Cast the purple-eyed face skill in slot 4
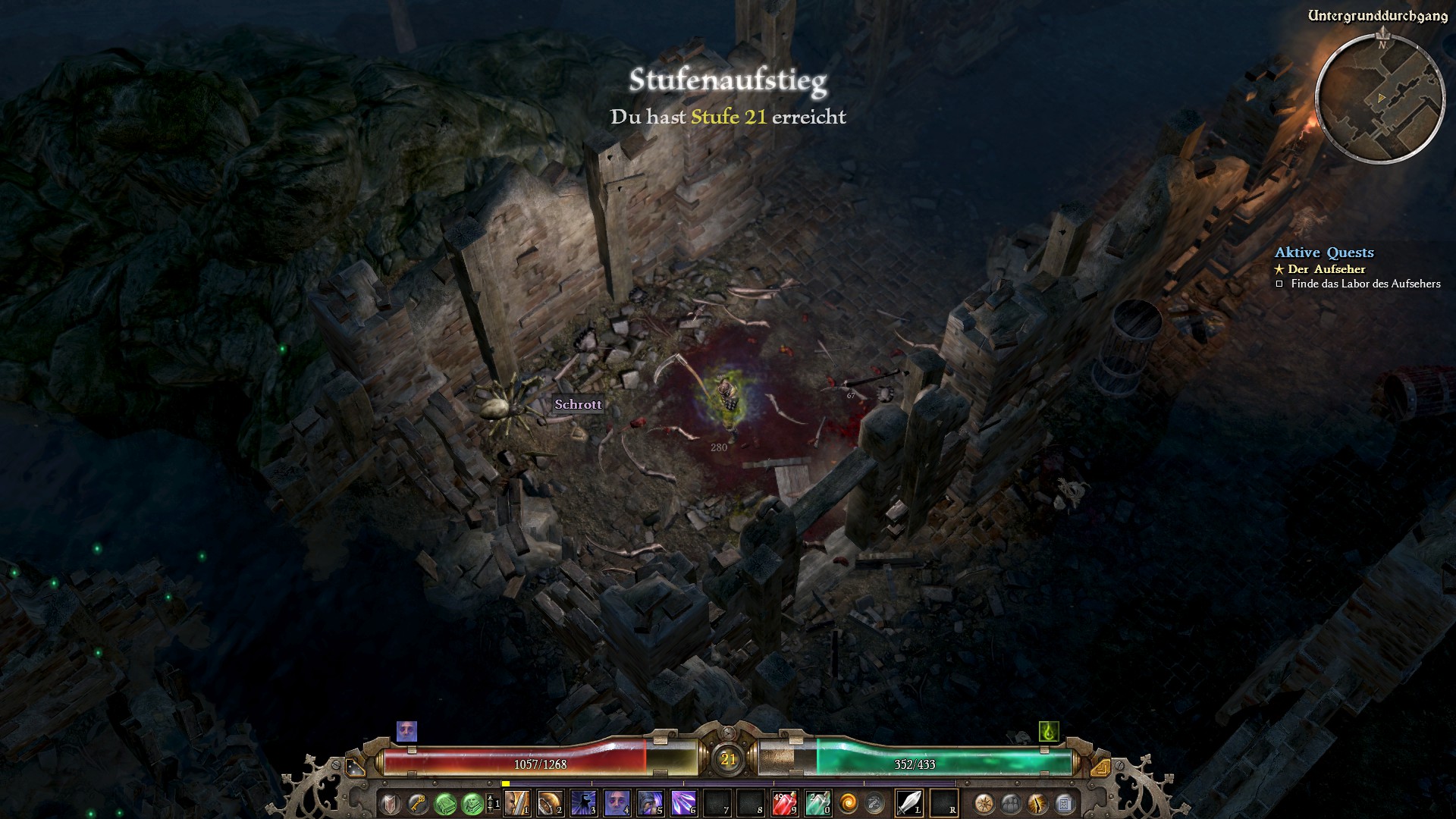Image resolution: width=1456 pixels, height=819 pixels. 617,802
